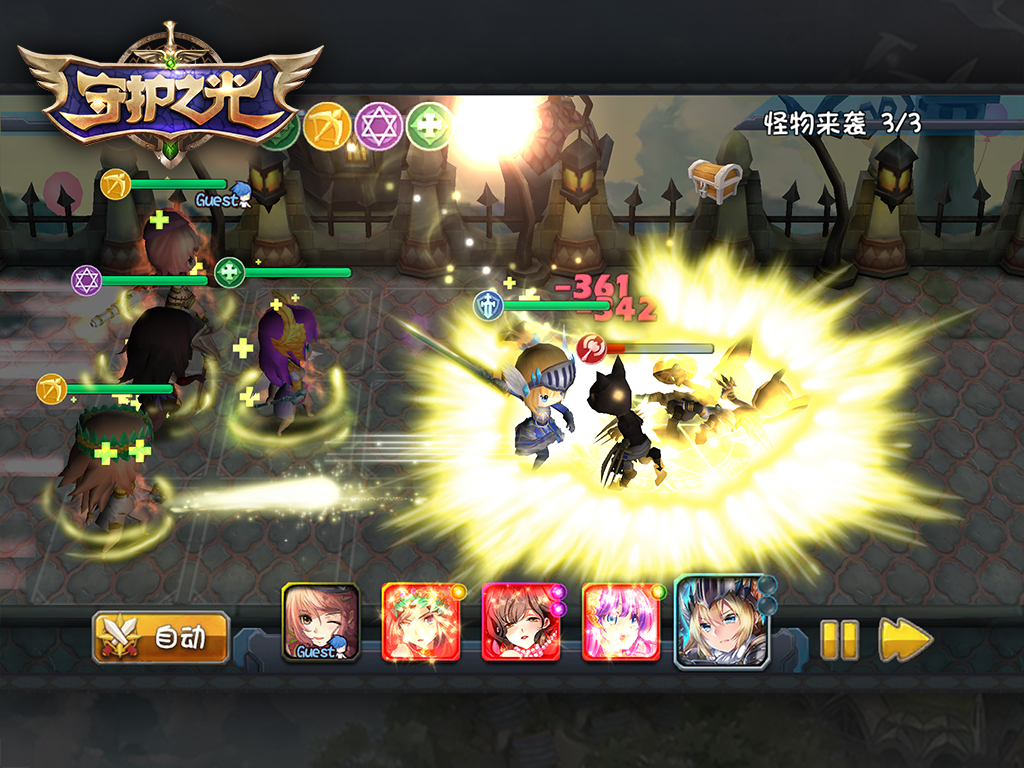
Task: Select the pink-haired hero portrait
Action: click(621, 622)
